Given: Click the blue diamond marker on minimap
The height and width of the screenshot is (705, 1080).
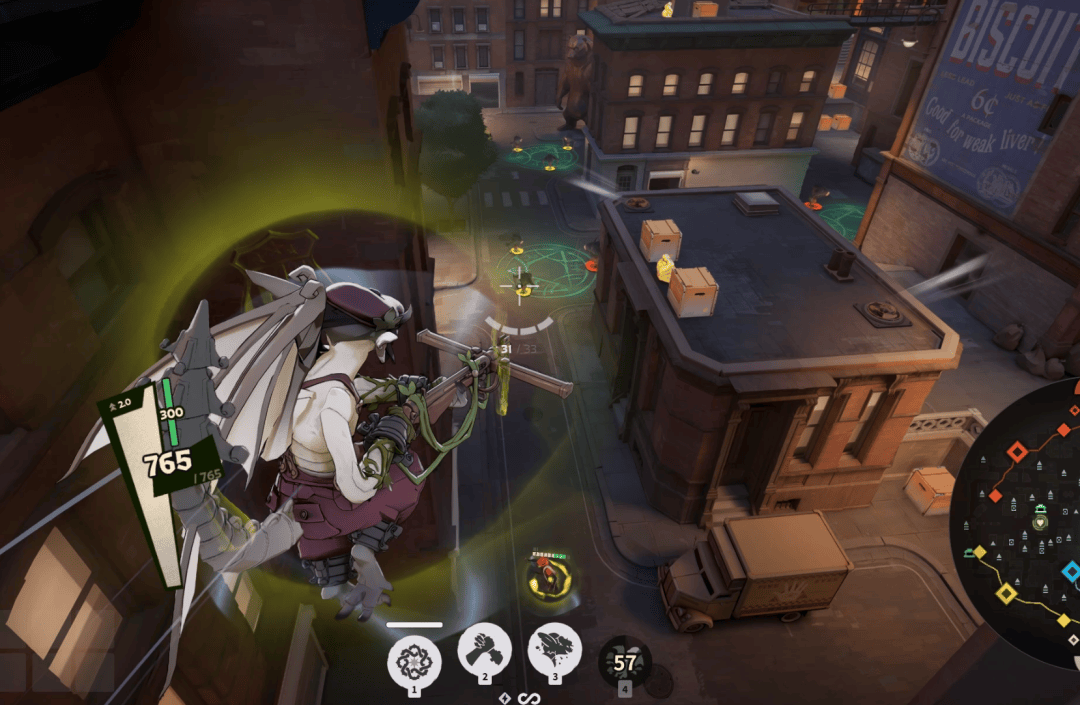Looking at the screenshot, I should [1071, 571].
